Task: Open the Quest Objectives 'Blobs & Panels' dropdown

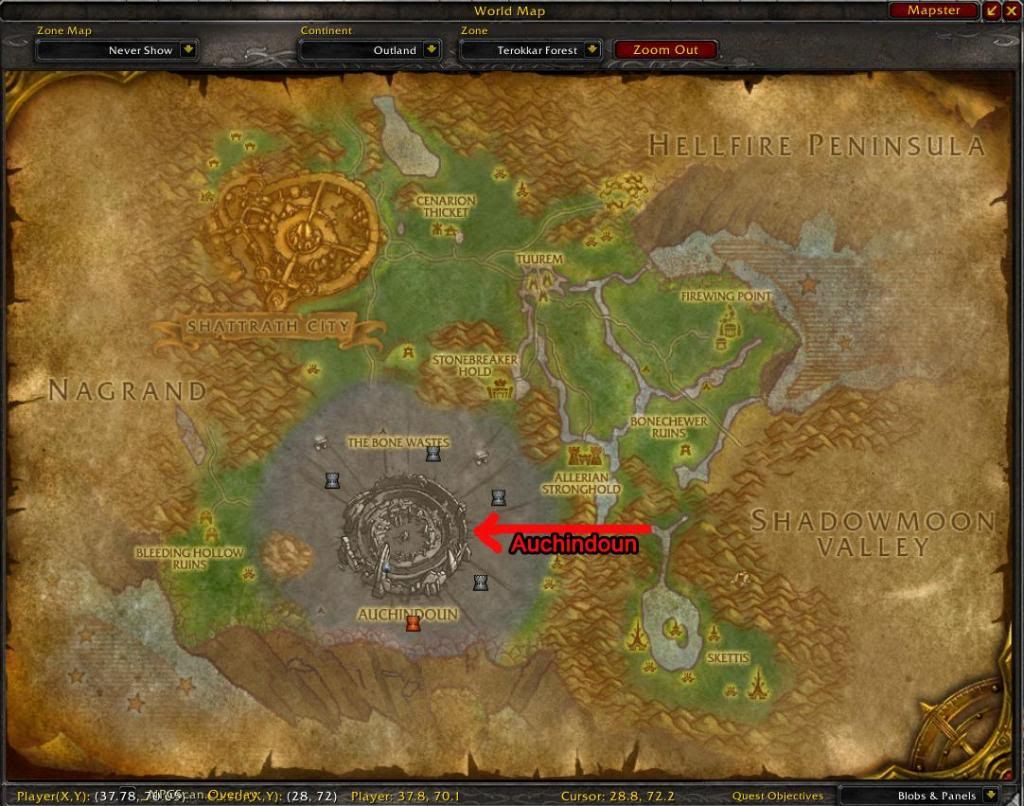Action: tap(991, 796)
